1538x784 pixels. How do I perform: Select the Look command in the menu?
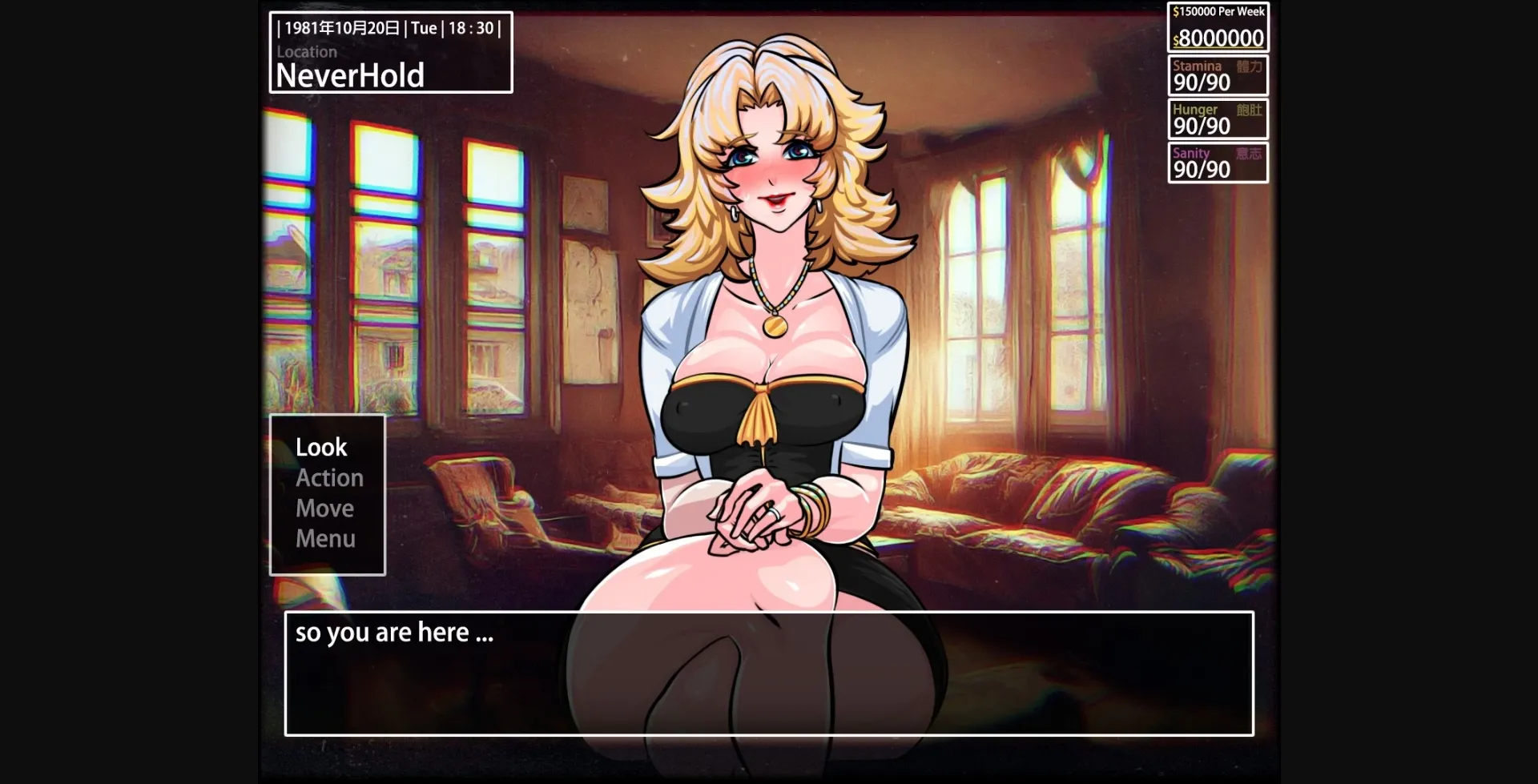click(320, 447)
